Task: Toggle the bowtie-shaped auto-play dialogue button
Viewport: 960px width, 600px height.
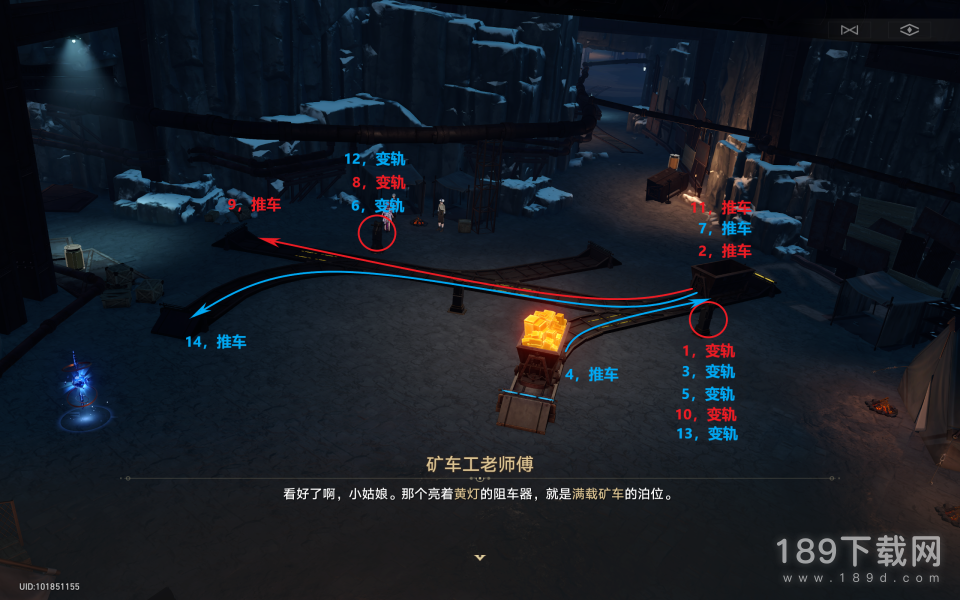Action: coord(850,30)
